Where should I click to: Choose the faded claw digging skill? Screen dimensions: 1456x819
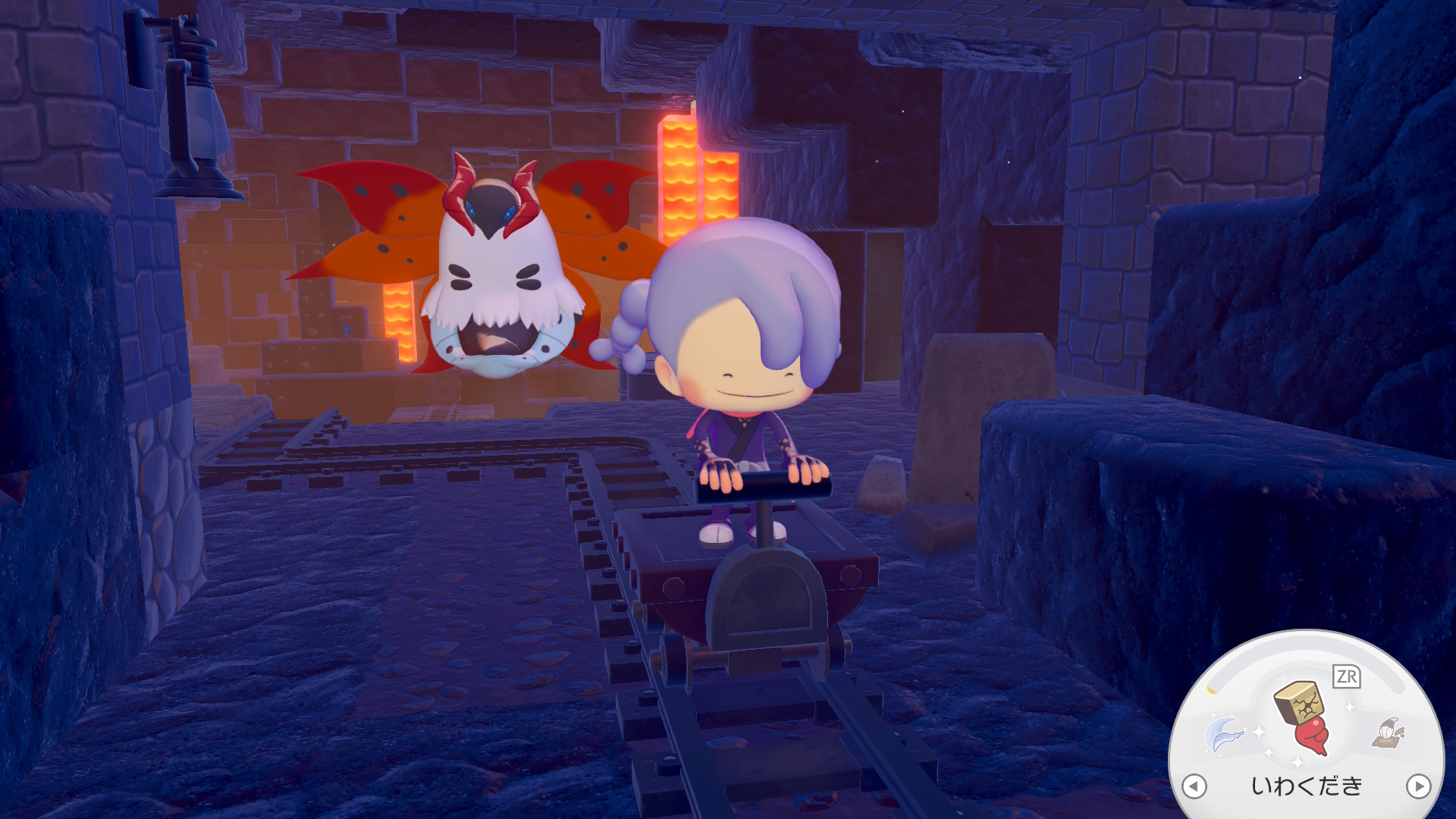[1389, 733]
